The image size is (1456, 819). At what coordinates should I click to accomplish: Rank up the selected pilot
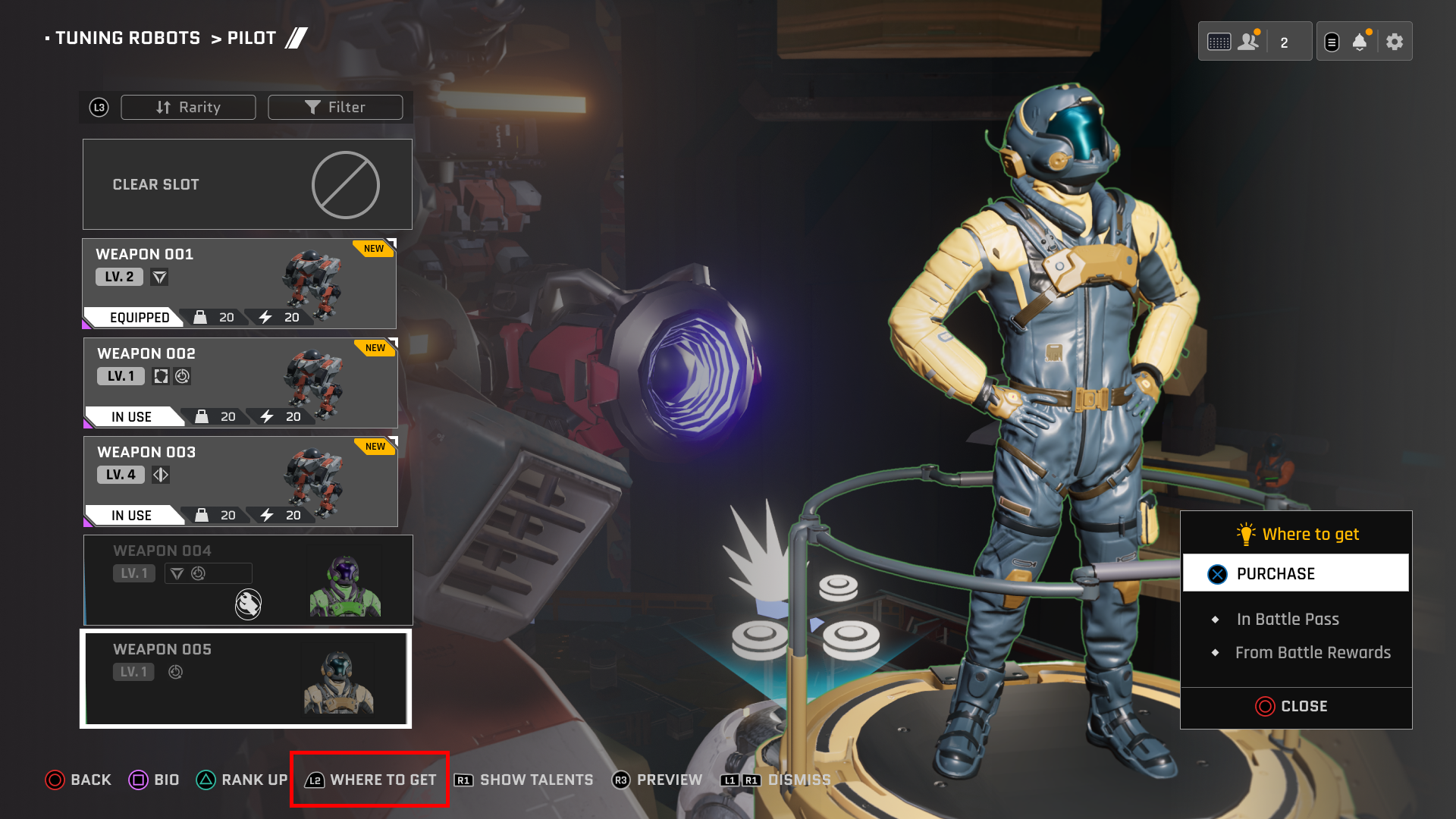point(242,780)
